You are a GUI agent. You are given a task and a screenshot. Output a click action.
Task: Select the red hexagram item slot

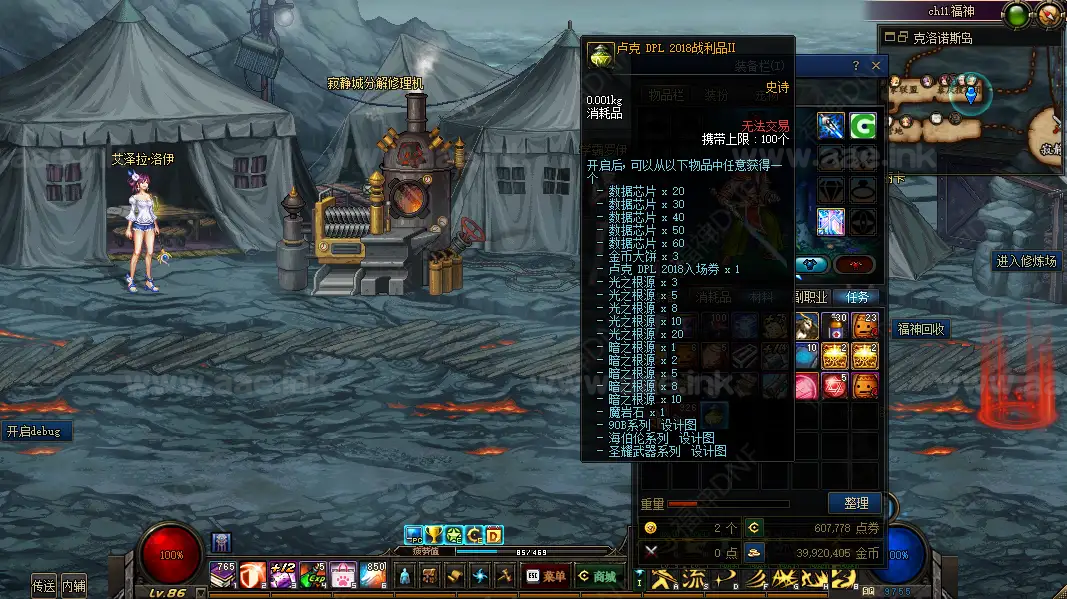(835, 385)
